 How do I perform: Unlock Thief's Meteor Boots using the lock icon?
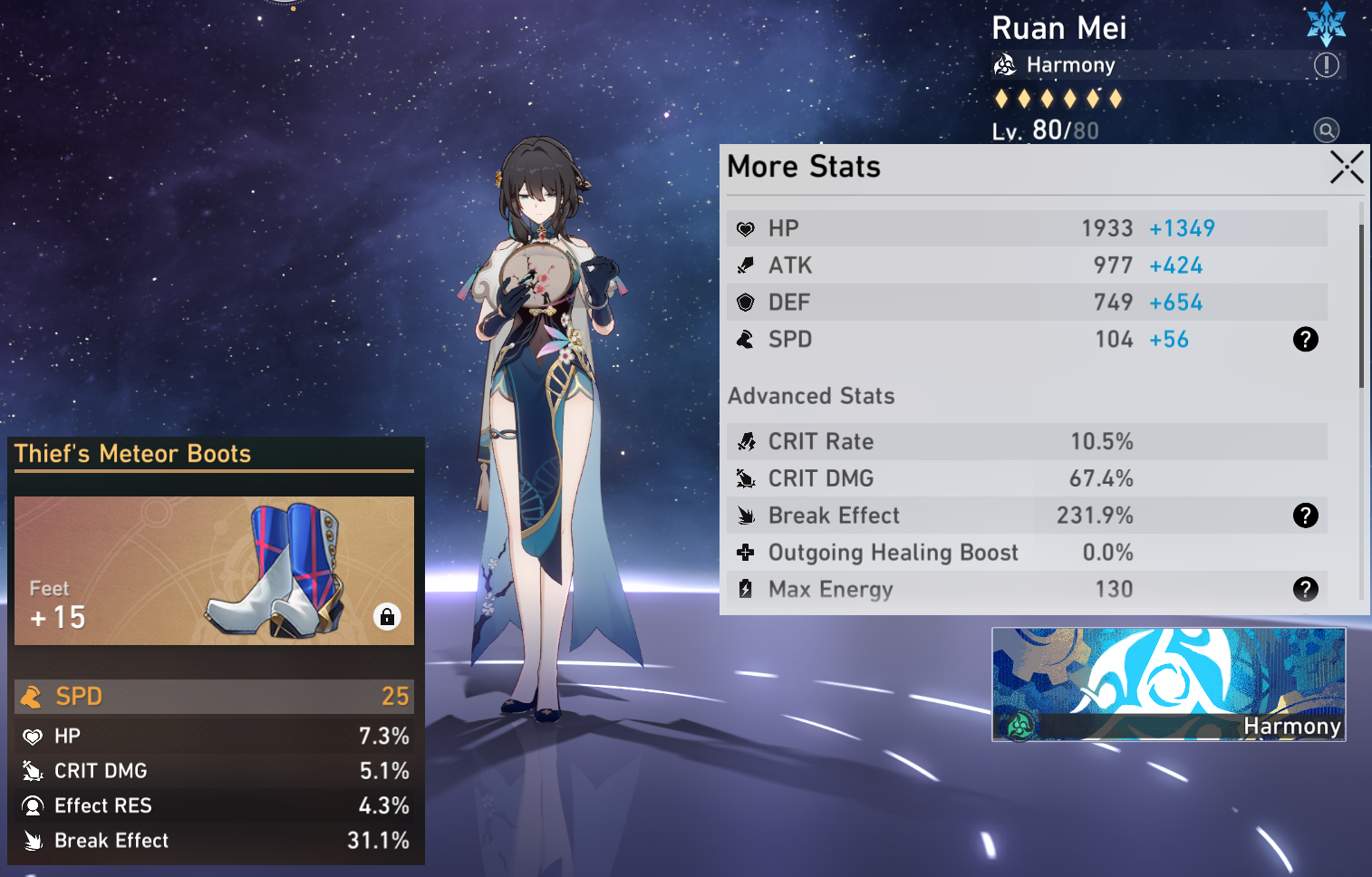tap(387, 617)
